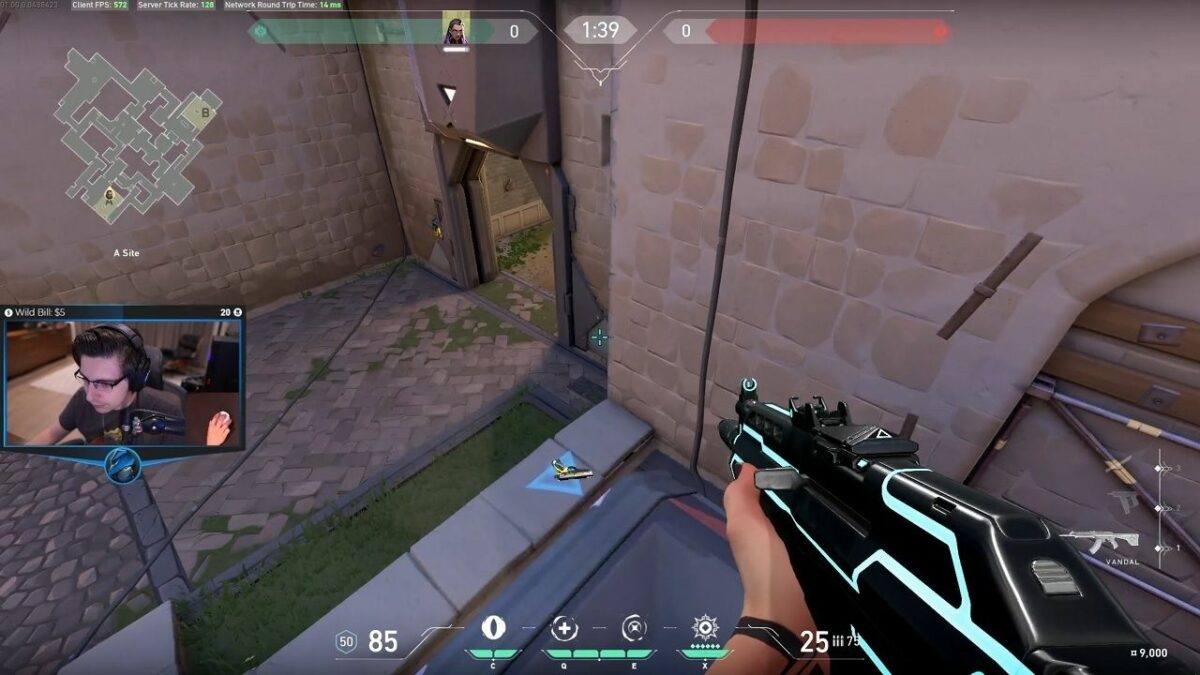Activate the Barrier Orb ability icon
This screenshot has width=1200, height=675.
(494, 629)
